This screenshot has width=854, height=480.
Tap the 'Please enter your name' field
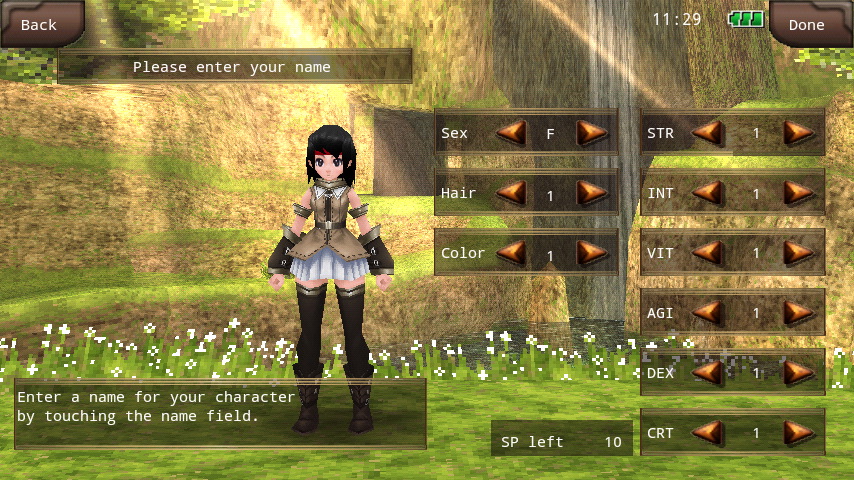point(234,67)
